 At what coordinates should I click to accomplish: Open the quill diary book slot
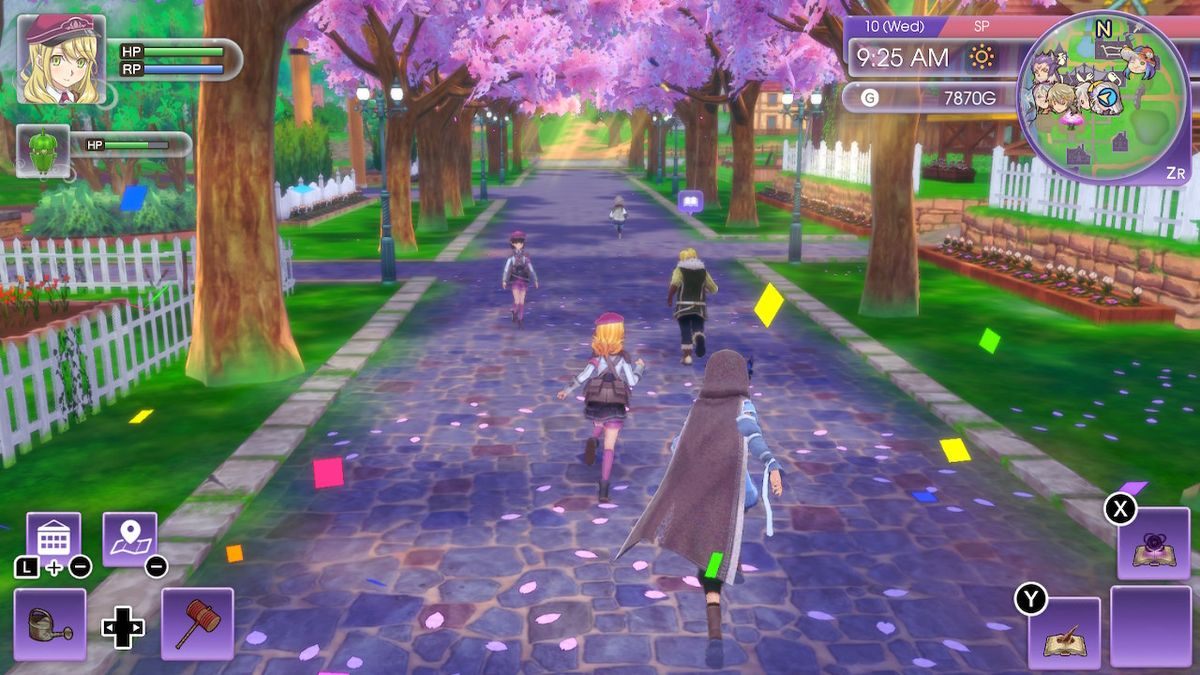coord(1064,632)
